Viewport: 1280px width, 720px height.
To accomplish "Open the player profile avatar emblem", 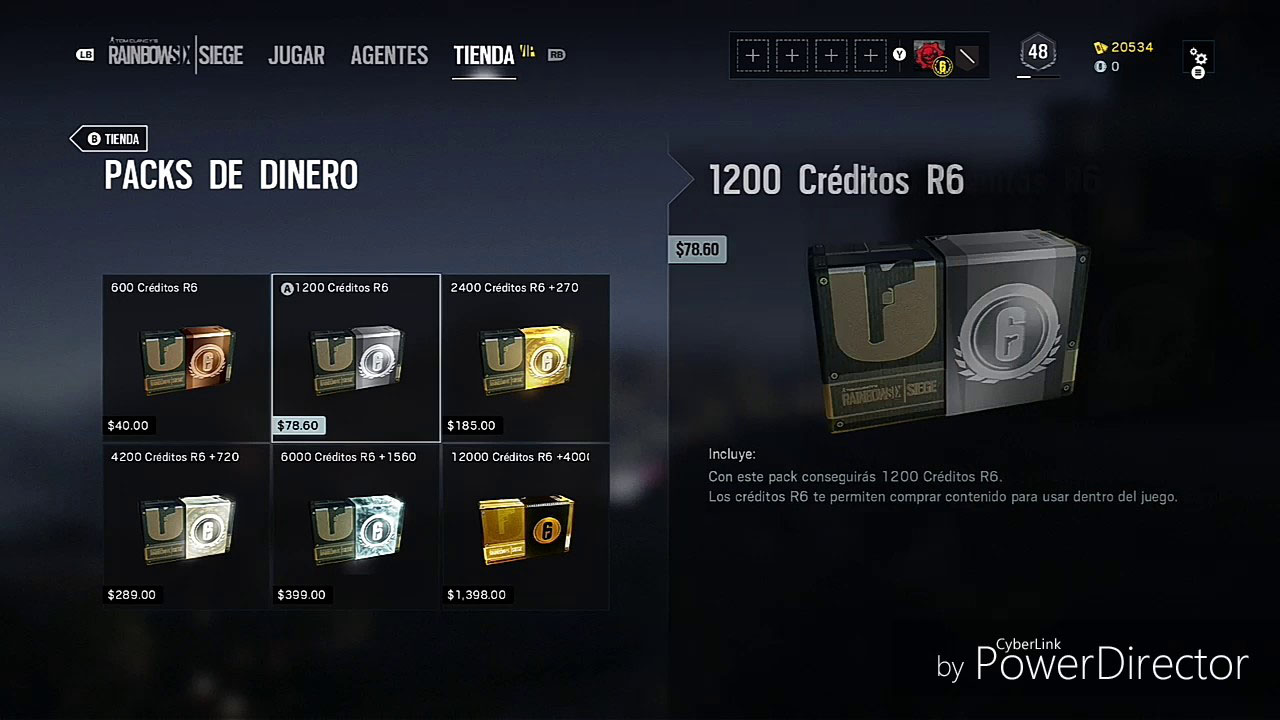I will 929,55.
